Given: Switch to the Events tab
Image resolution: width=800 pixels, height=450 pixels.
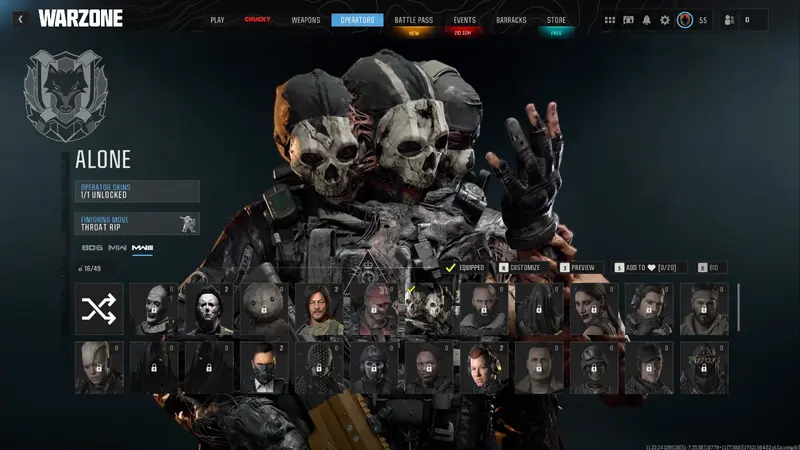Looking at the screenshot, I should pyautogui.click(x=464, y=20).
